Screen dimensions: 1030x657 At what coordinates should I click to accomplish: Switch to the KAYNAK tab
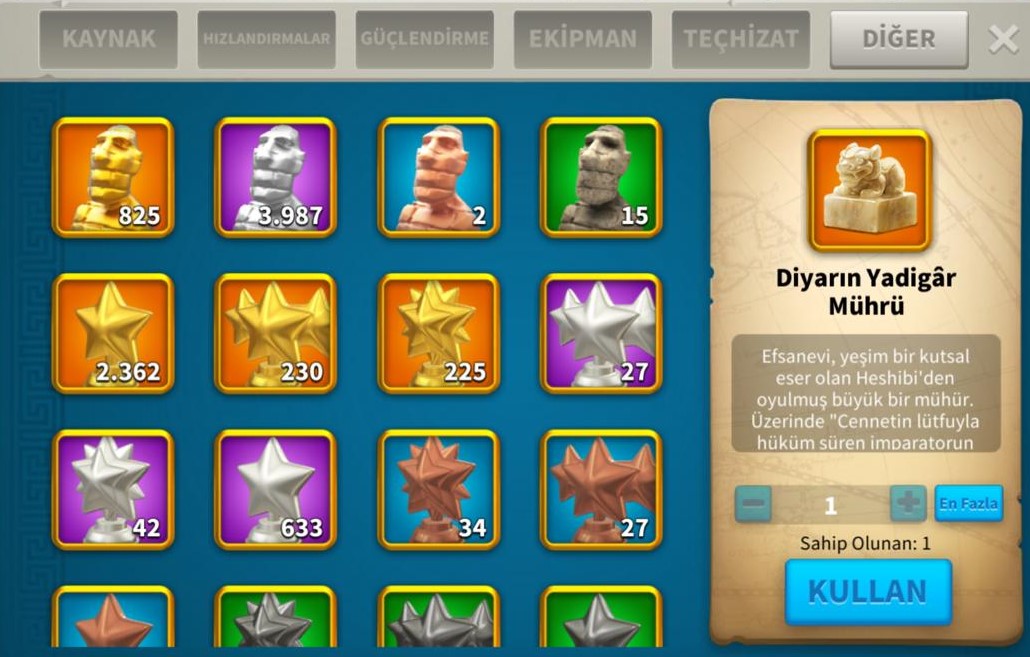[108, 40]
